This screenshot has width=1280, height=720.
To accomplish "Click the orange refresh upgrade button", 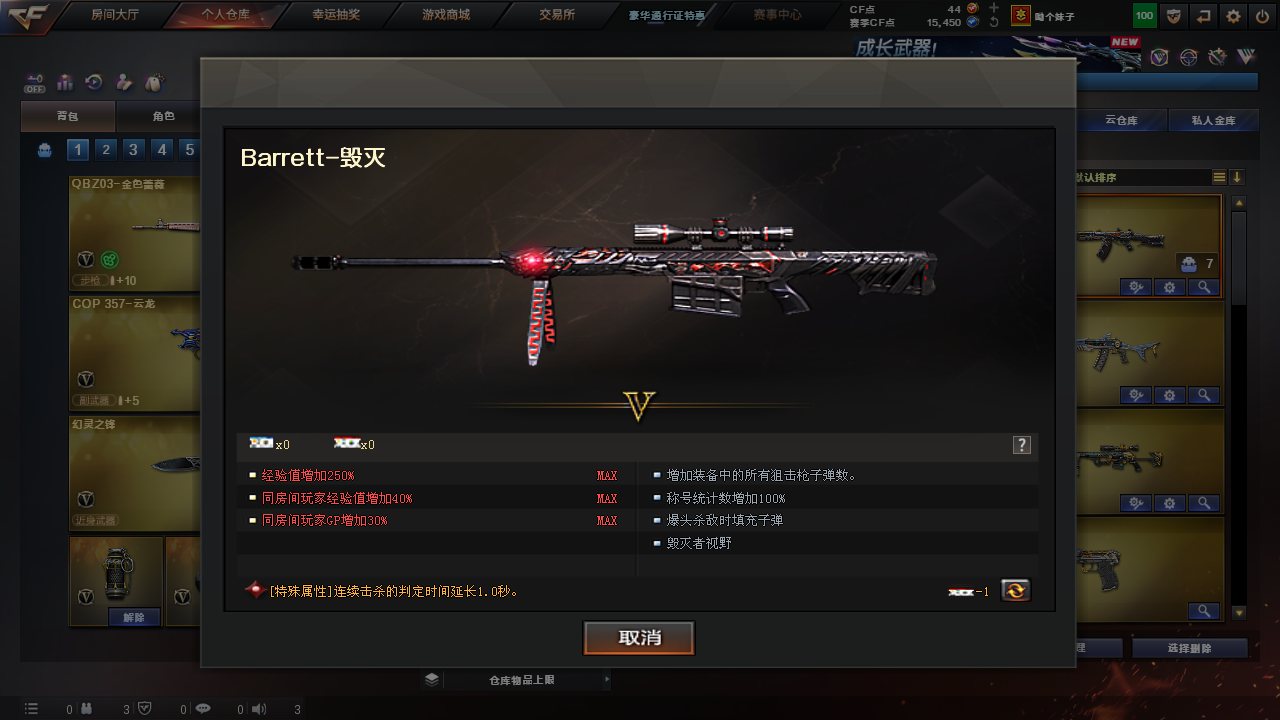I will (1015, 591).
